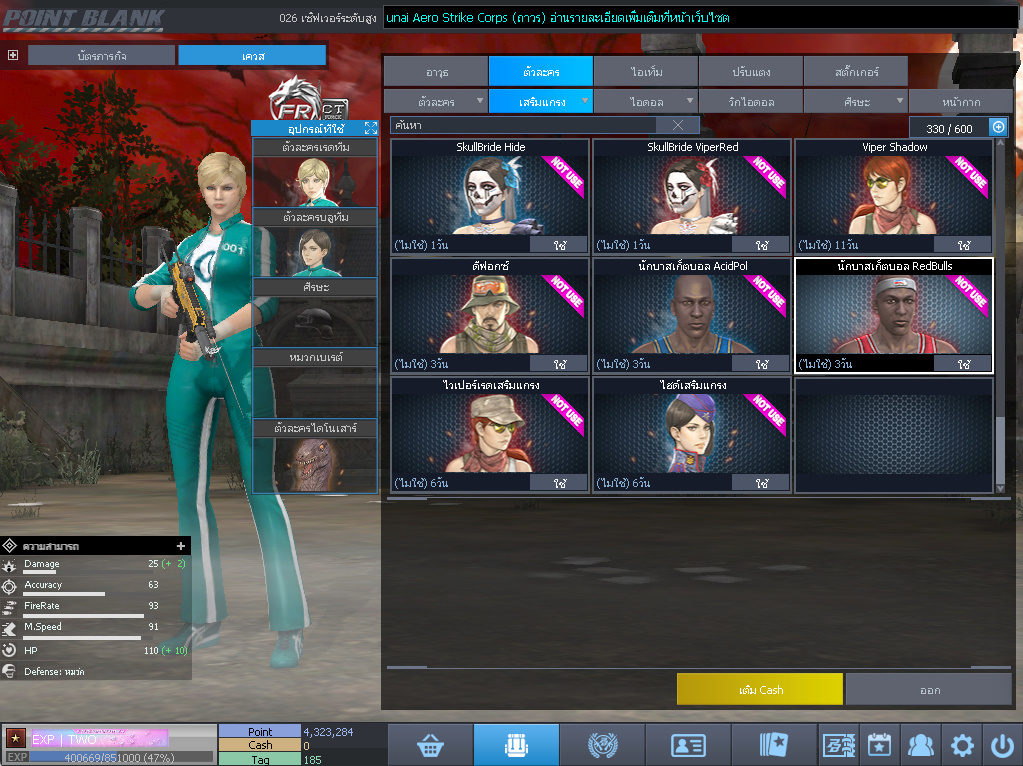Open the ไอเท็ม items tab

(x=646, y=71)
